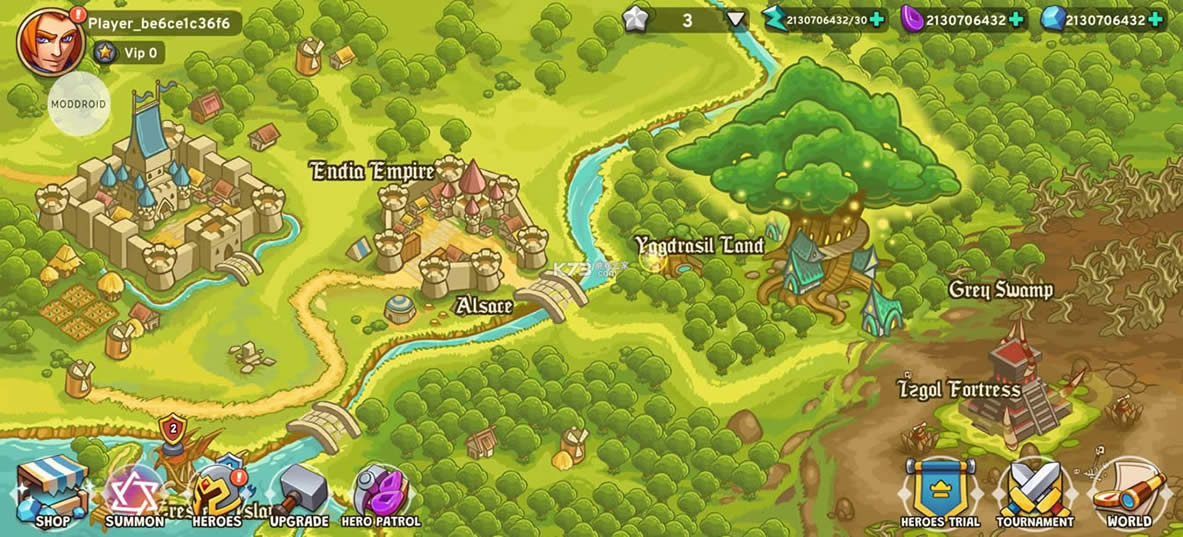Select the Alsace location

pos(484,305)
